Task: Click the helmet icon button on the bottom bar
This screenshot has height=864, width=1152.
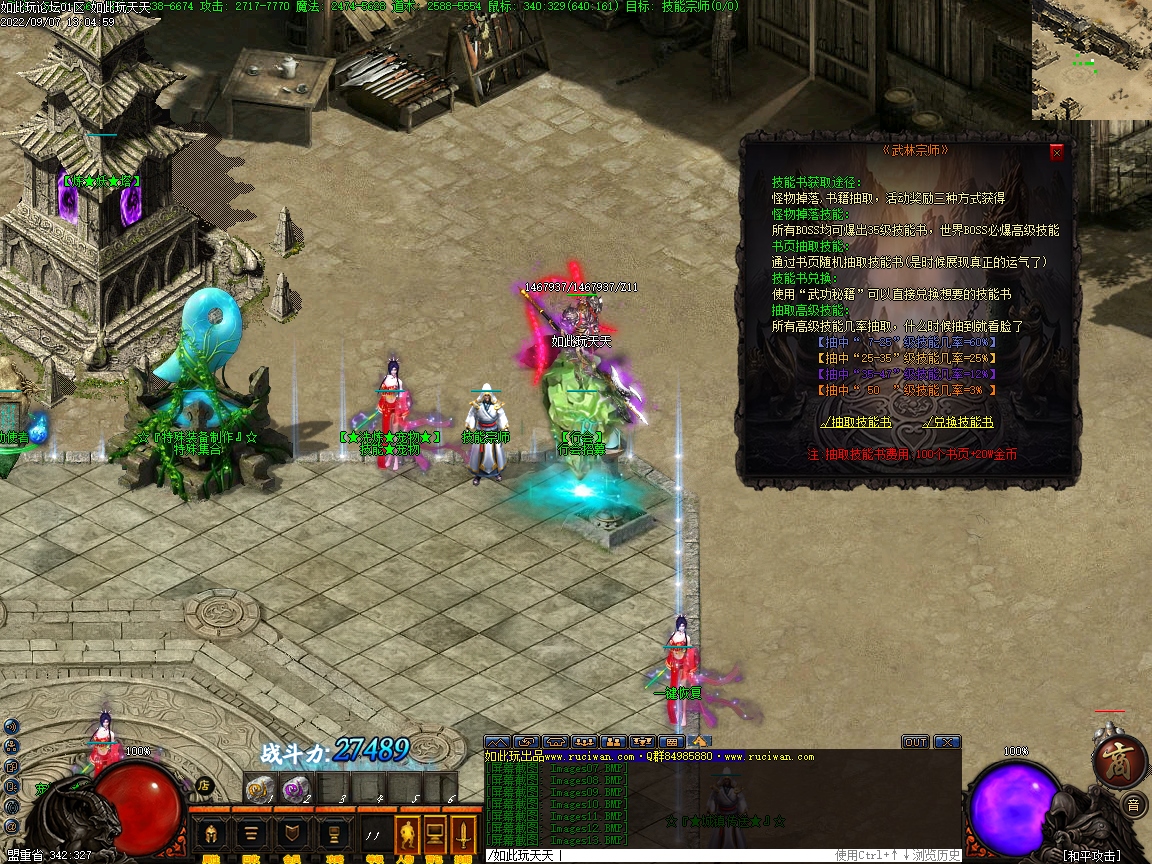Action: pyautogui.click(x=211, y=834)
